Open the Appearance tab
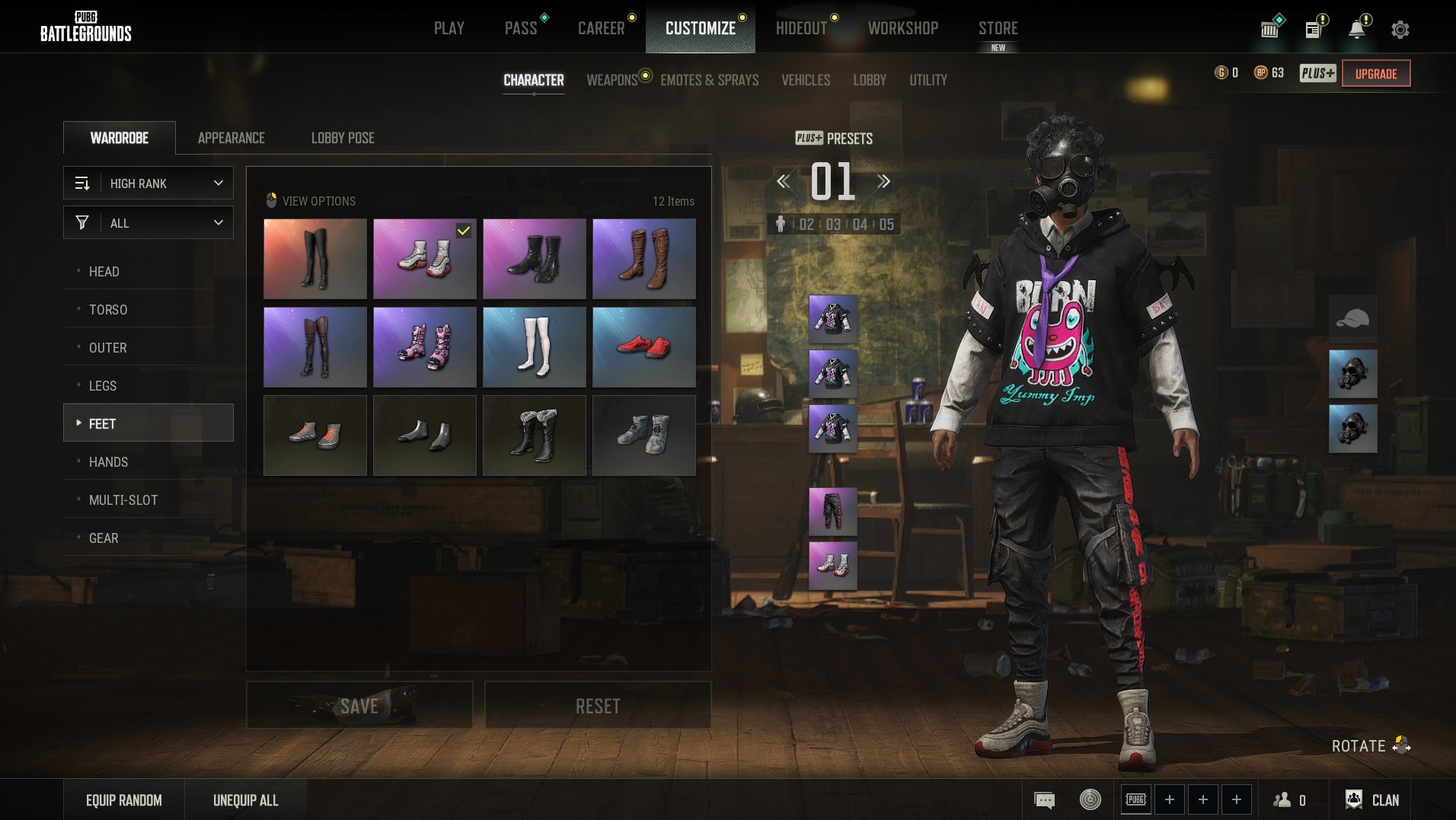This screenshot has height=820, width=1456. pyautogui.click(x=231, y=138)
